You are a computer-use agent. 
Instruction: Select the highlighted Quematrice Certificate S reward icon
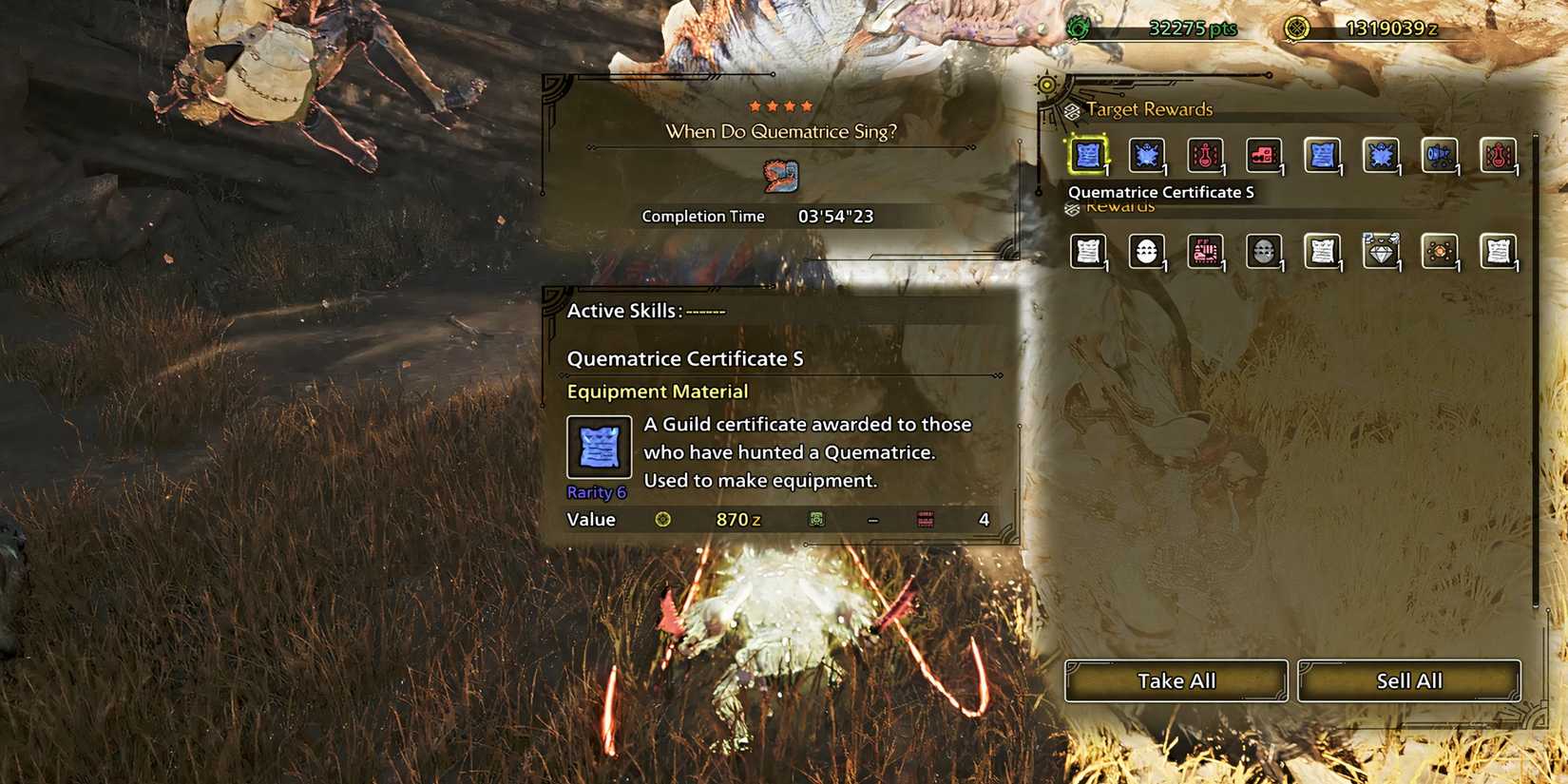pyautogui.click(x=1088, y=157)
